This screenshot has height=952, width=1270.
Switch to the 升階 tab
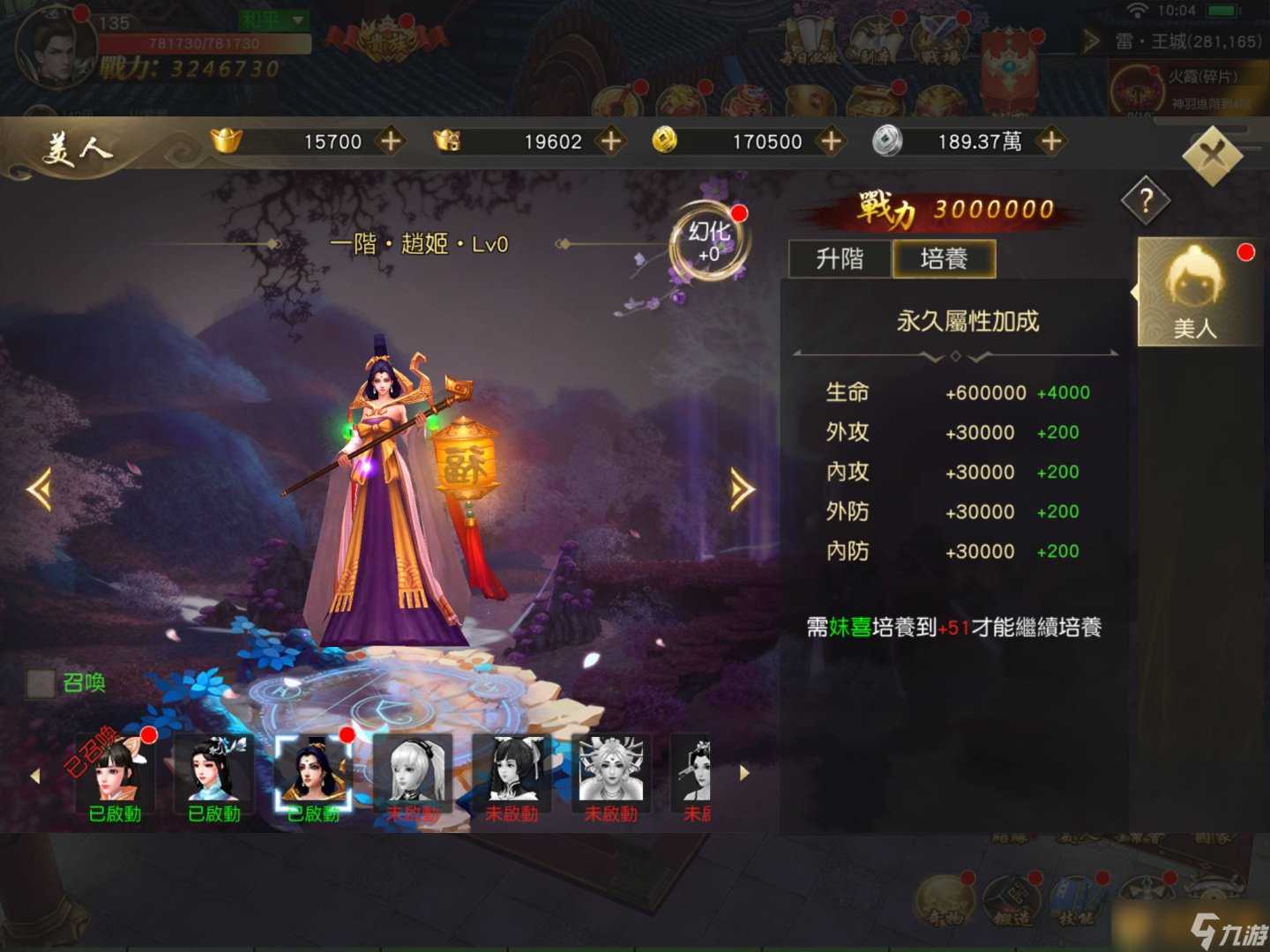839,259
